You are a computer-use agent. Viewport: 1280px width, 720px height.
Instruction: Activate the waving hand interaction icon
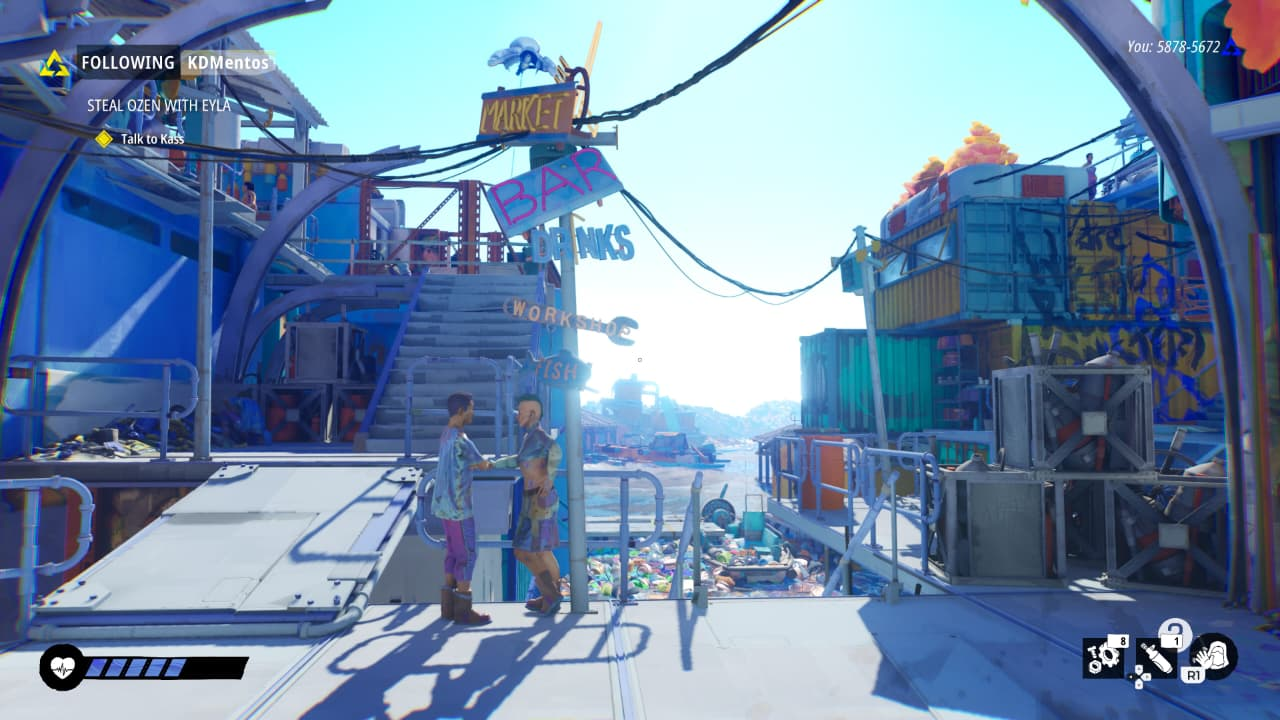(x=1214, y=656)
